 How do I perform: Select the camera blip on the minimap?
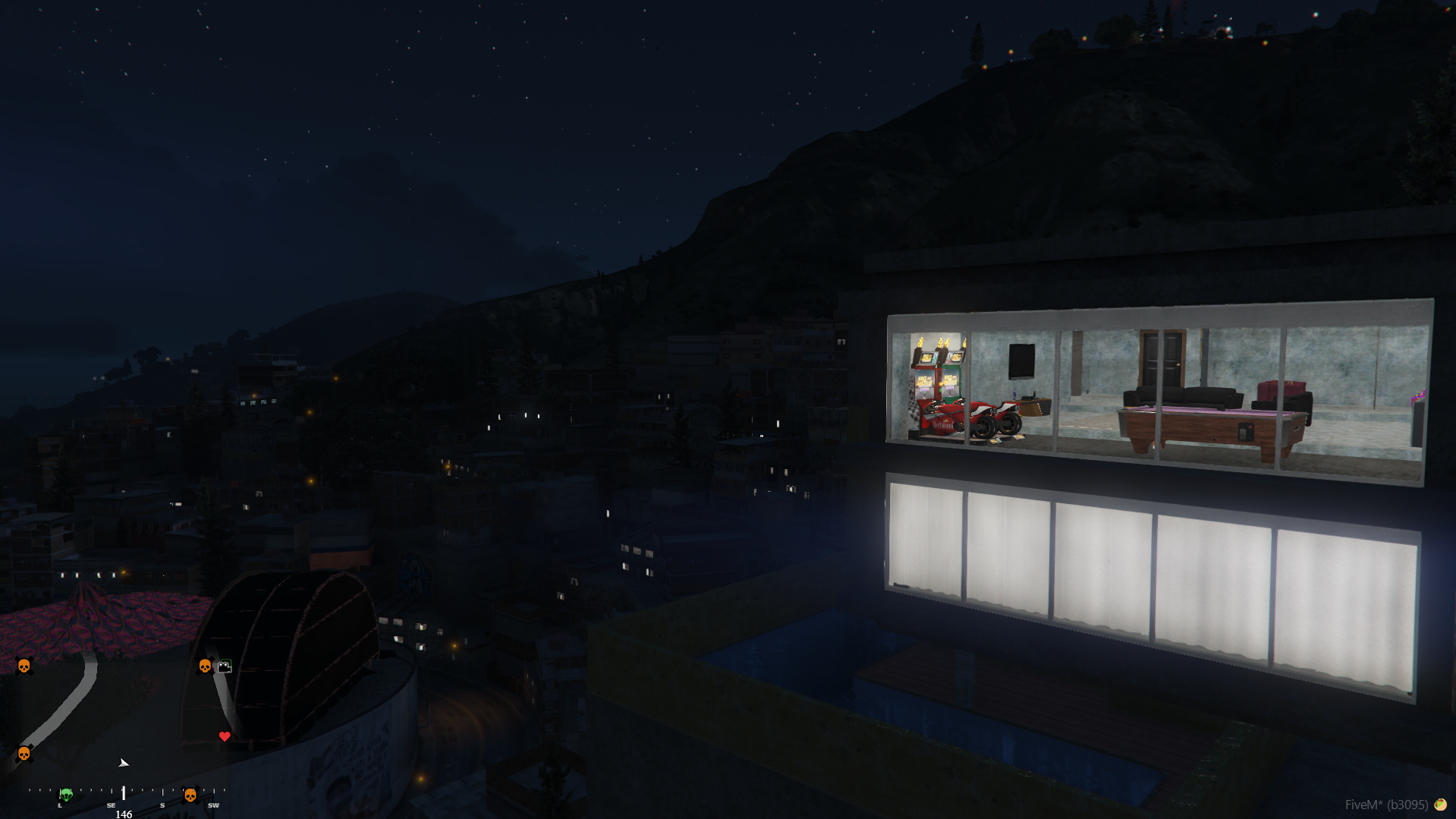tap(224, 666)
